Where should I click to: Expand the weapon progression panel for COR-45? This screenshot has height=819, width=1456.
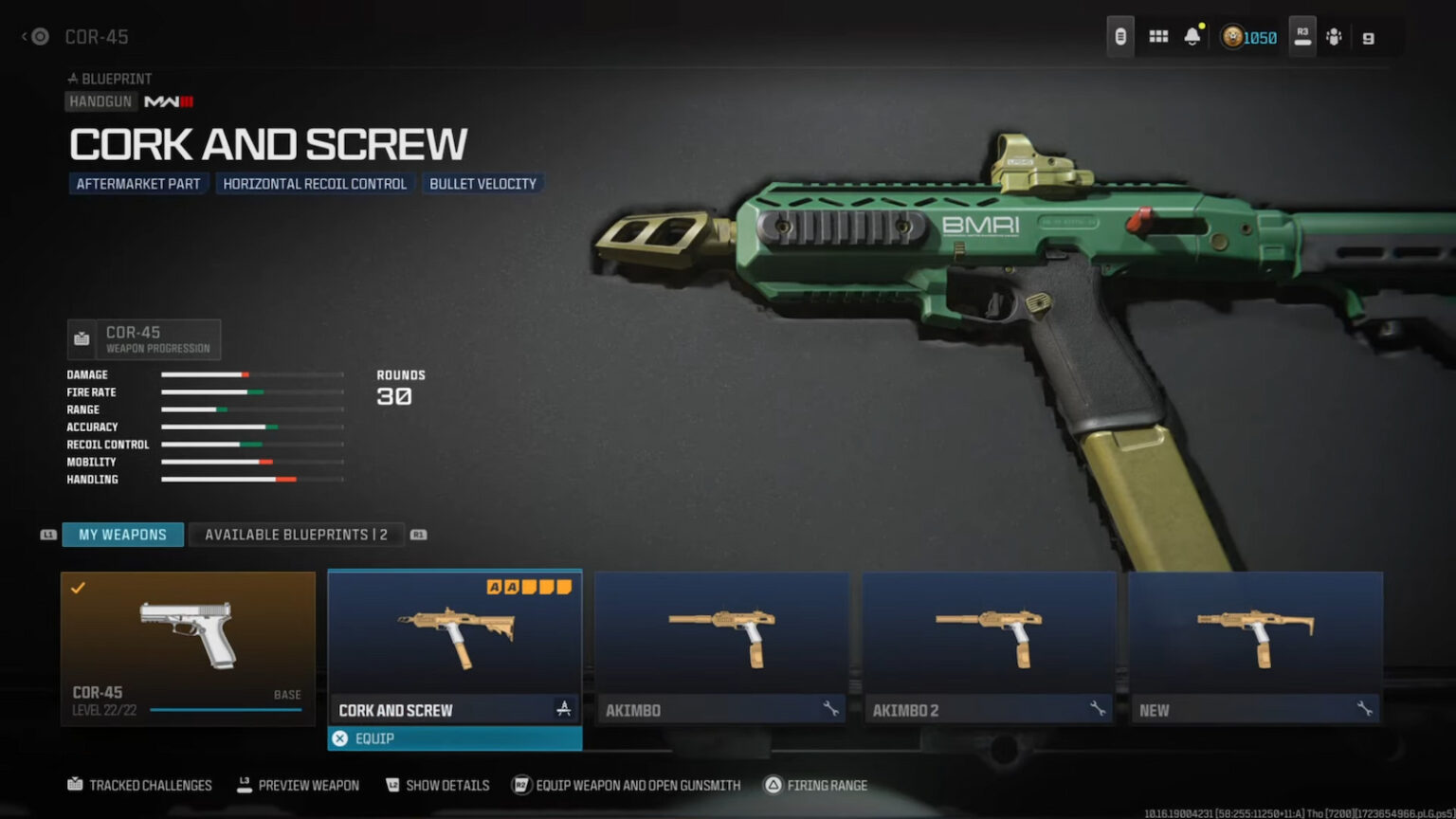coord(143,338)
